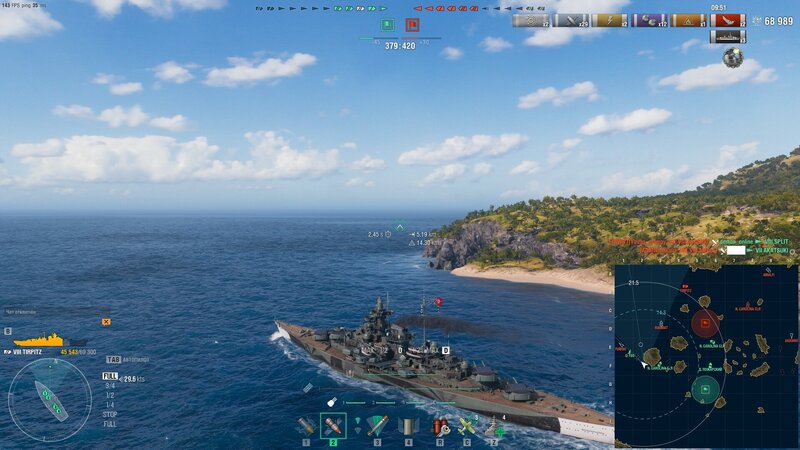Select the high-explosive shell slot

pyautogui.click(x=306, y=426)
